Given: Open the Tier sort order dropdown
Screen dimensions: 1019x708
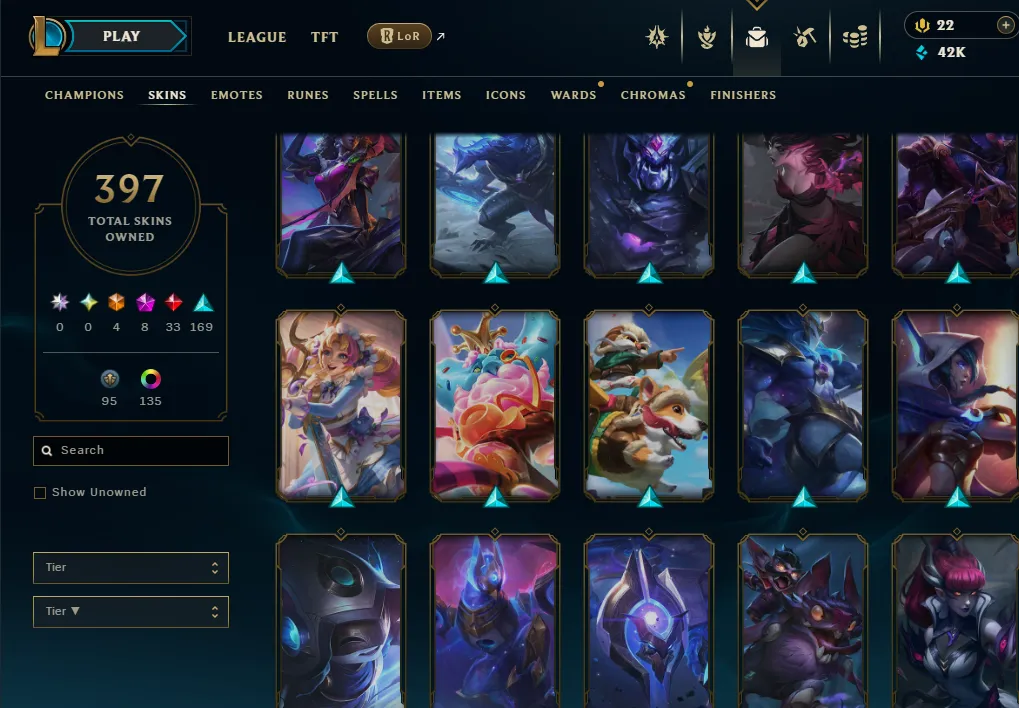Looking at the screenshot, I should point(131,612).
